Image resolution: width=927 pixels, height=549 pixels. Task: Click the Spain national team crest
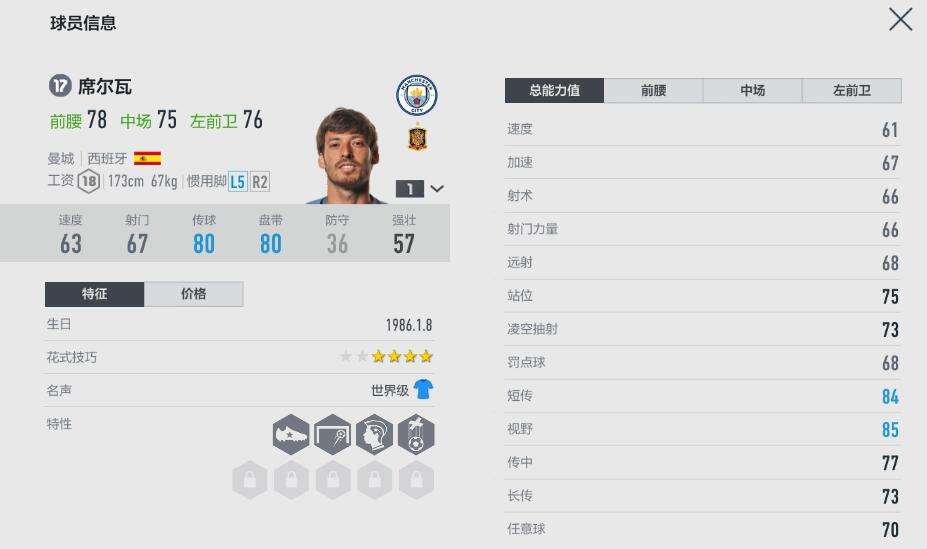click(418, 138)
